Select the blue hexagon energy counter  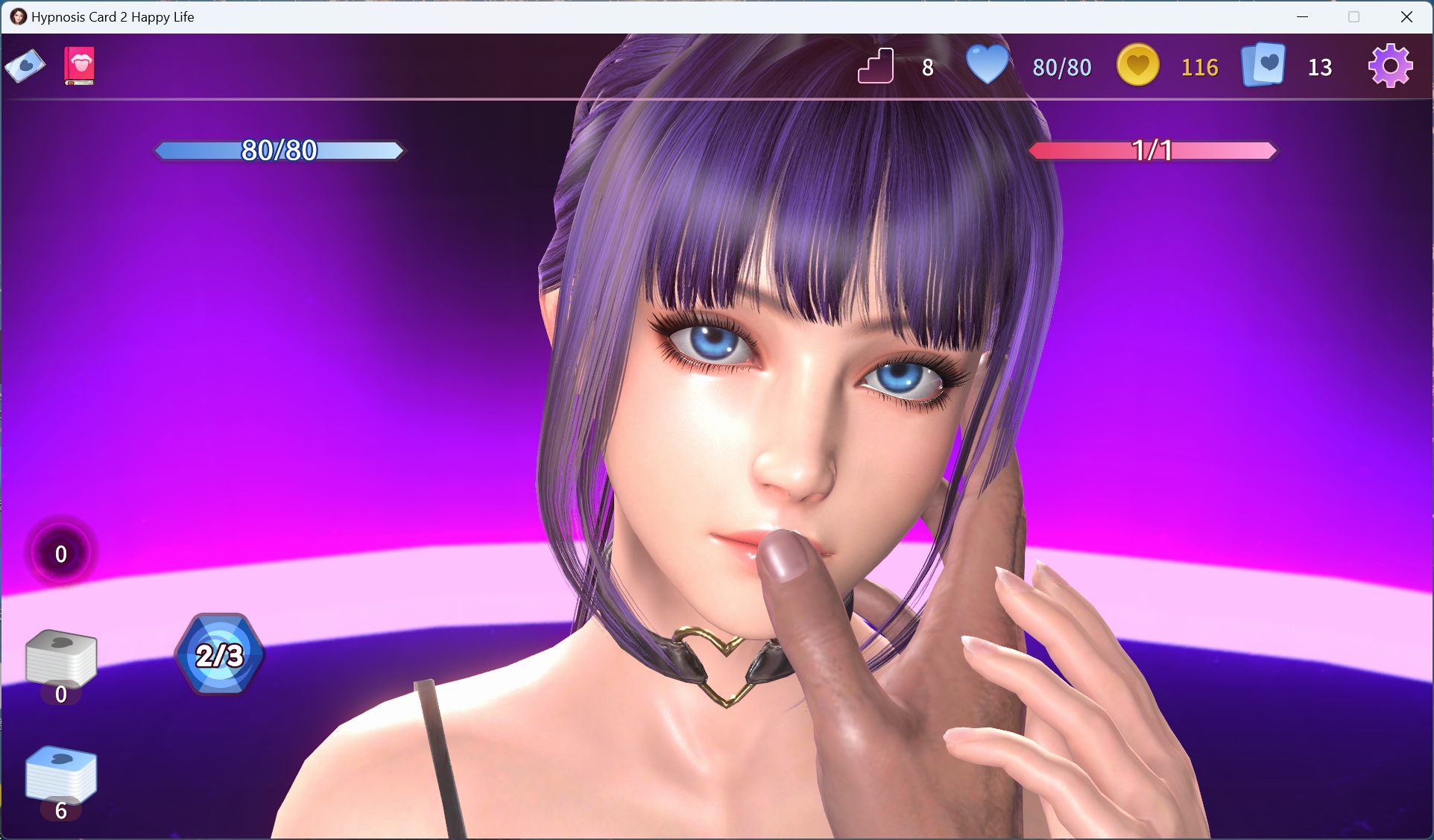[220, 654]
